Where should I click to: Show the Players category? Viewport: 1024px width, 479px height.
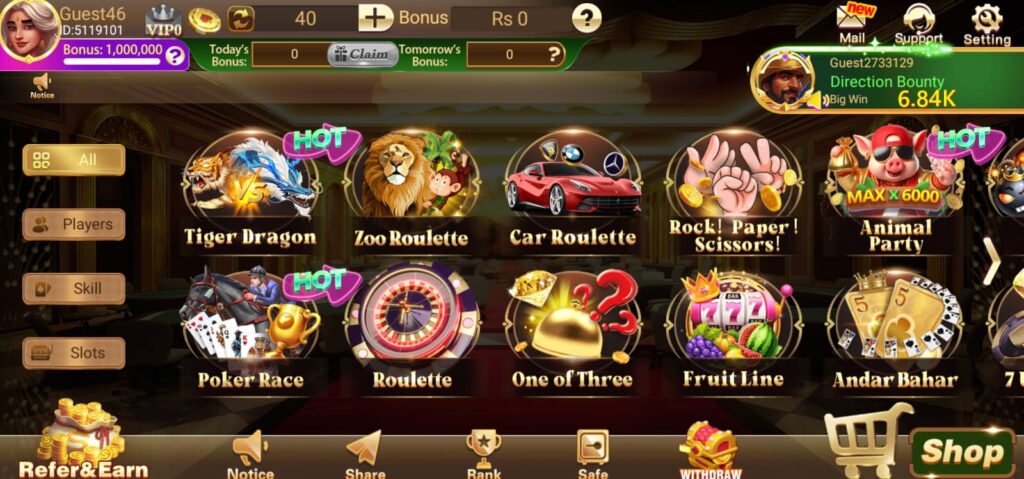pyautogui.click(x=74, y=224)
